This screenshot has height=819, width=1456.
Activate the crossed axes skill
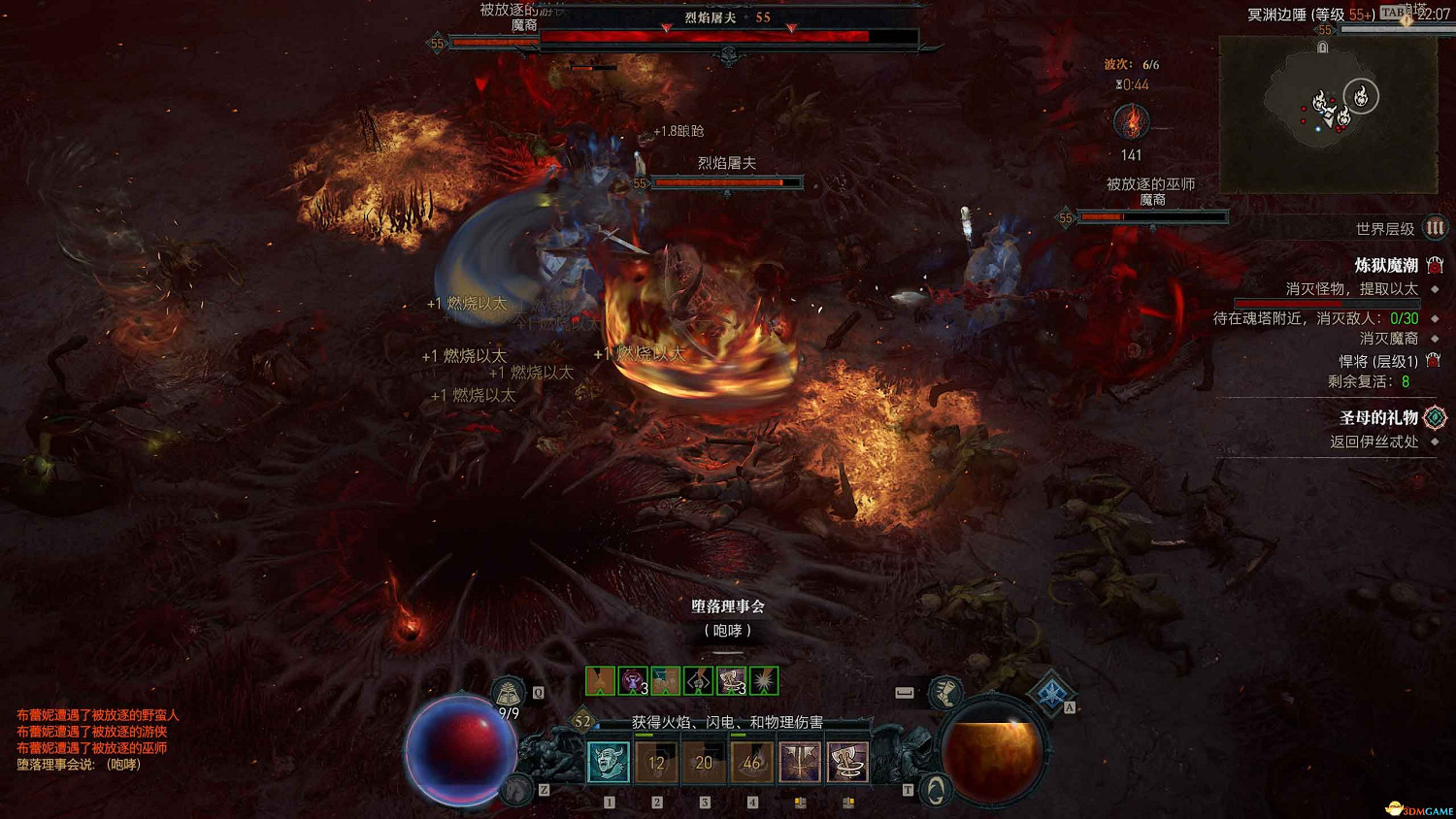[x=799, y=763]
